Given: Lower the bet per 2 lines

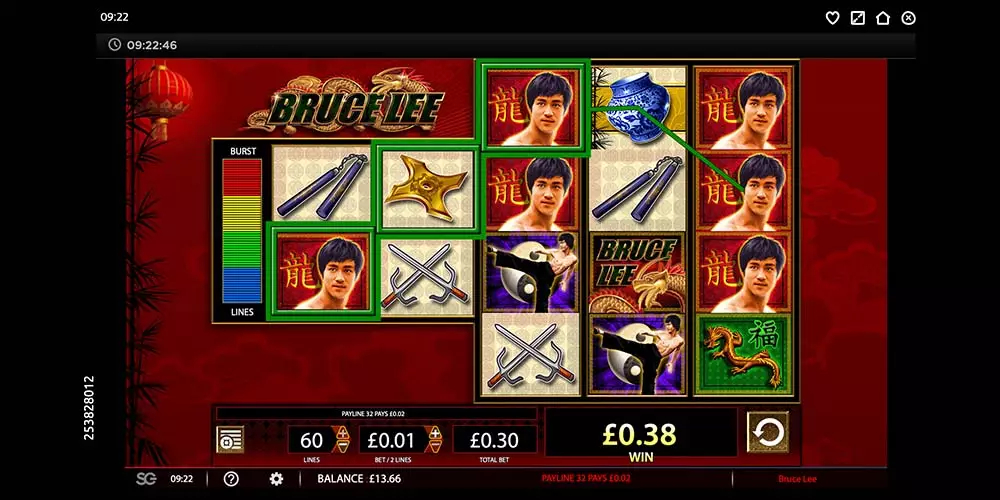Looking at the screenshot, I should click(435, 446).
